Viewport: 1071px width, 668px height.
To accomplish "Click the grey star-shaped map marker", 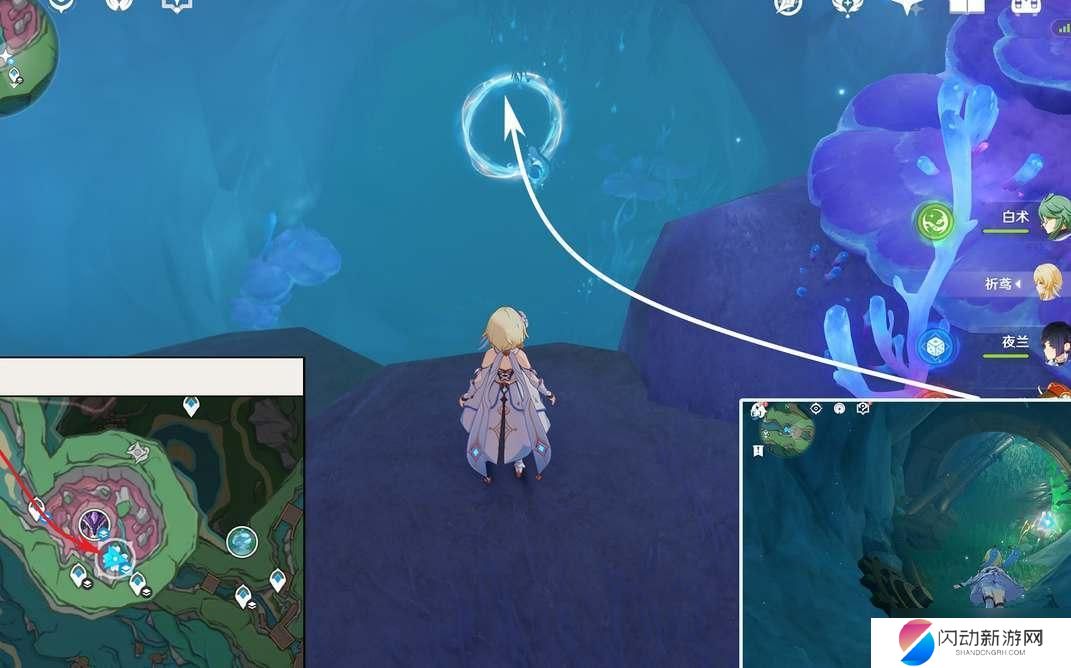I will pyautogui.click(x=138, y=452).
